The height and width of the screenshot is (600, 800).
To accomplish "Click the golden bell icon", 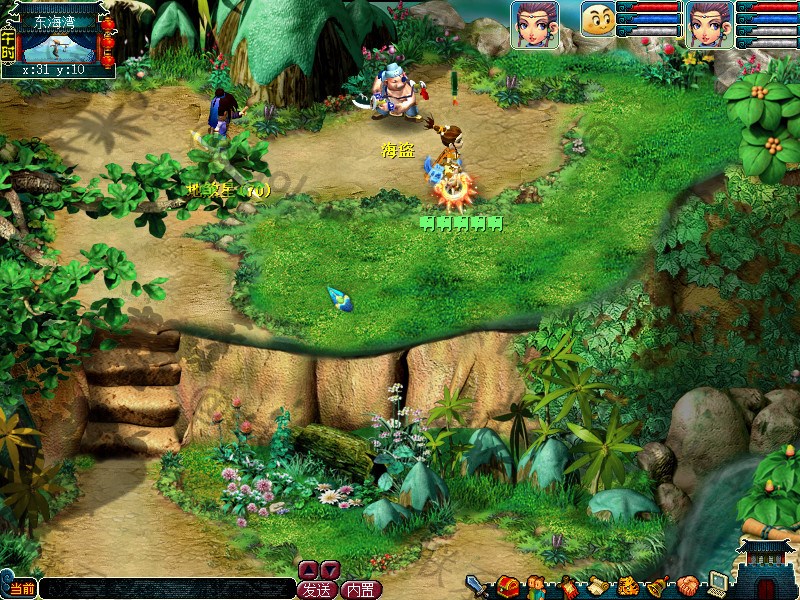I will tap(658, 586).
